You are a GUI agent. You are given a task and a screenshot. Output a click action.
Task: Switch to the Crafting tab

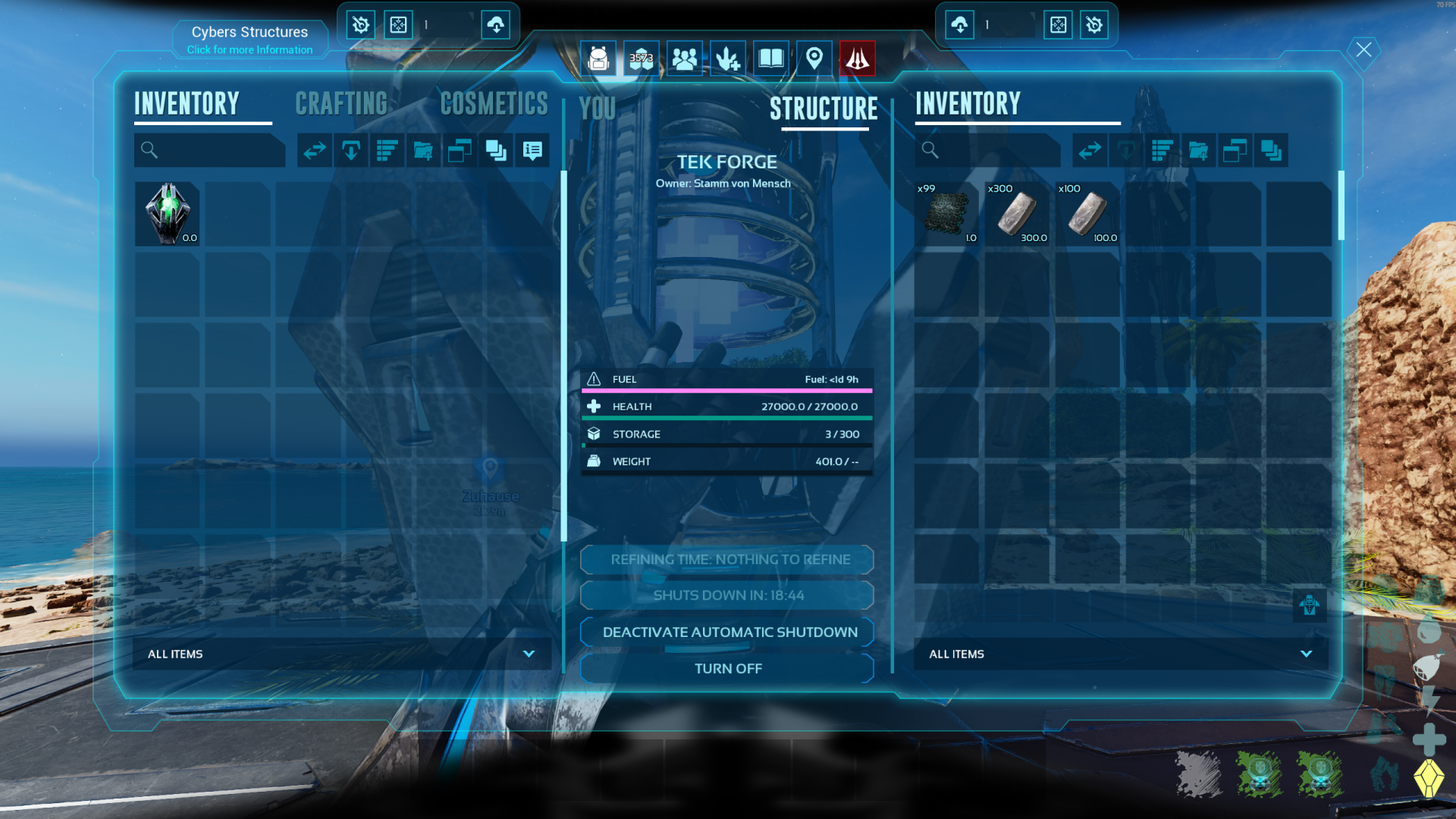[341, 104]
